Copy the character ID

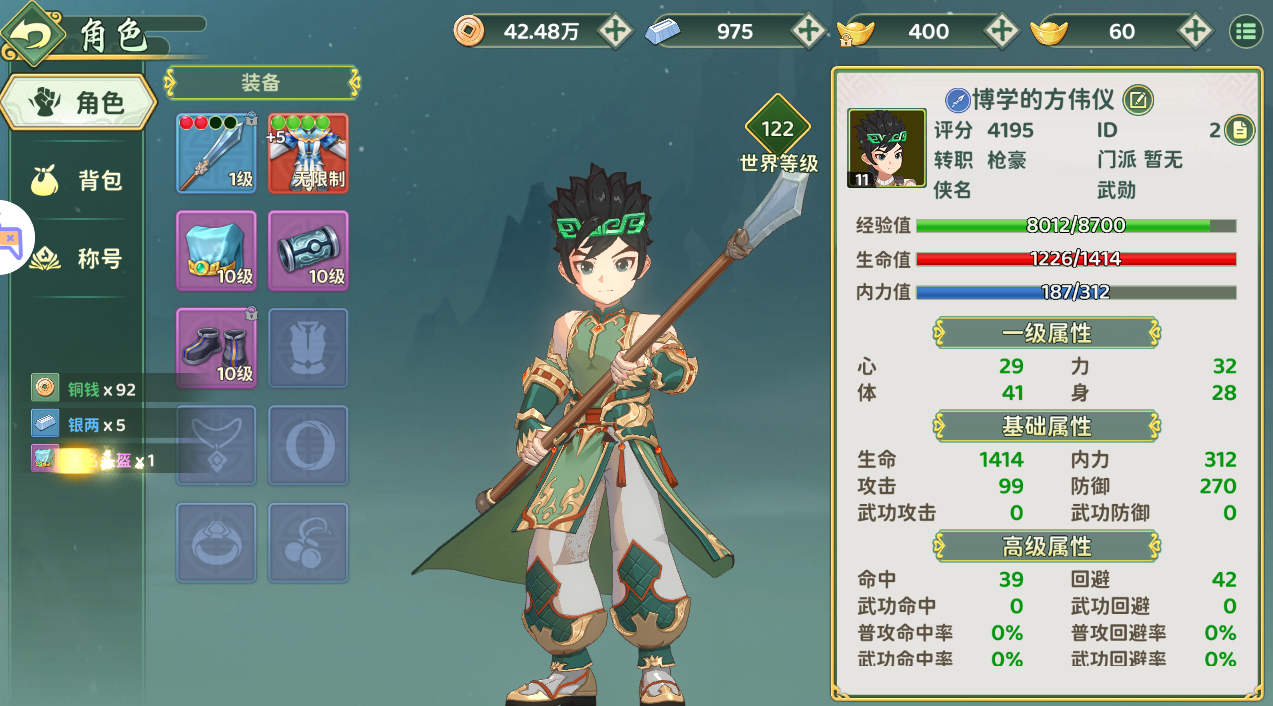[x=1239, y=130]
